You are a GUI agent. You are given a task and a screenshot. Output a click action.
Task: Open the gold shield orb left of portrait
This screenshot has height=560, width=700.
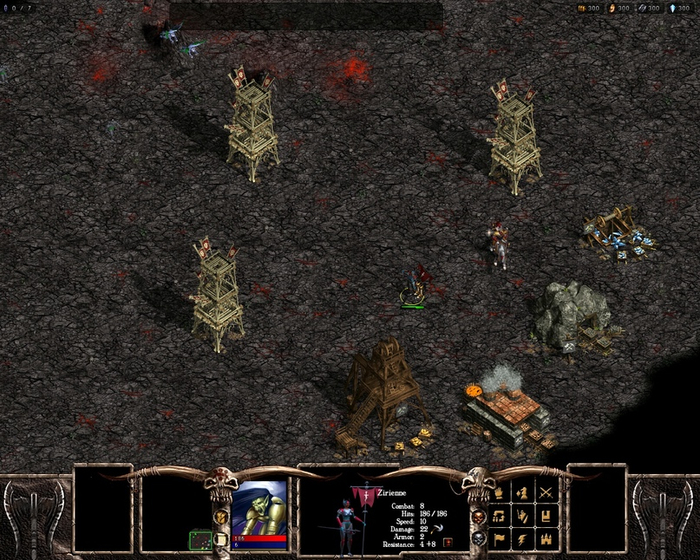coord(221,517)
